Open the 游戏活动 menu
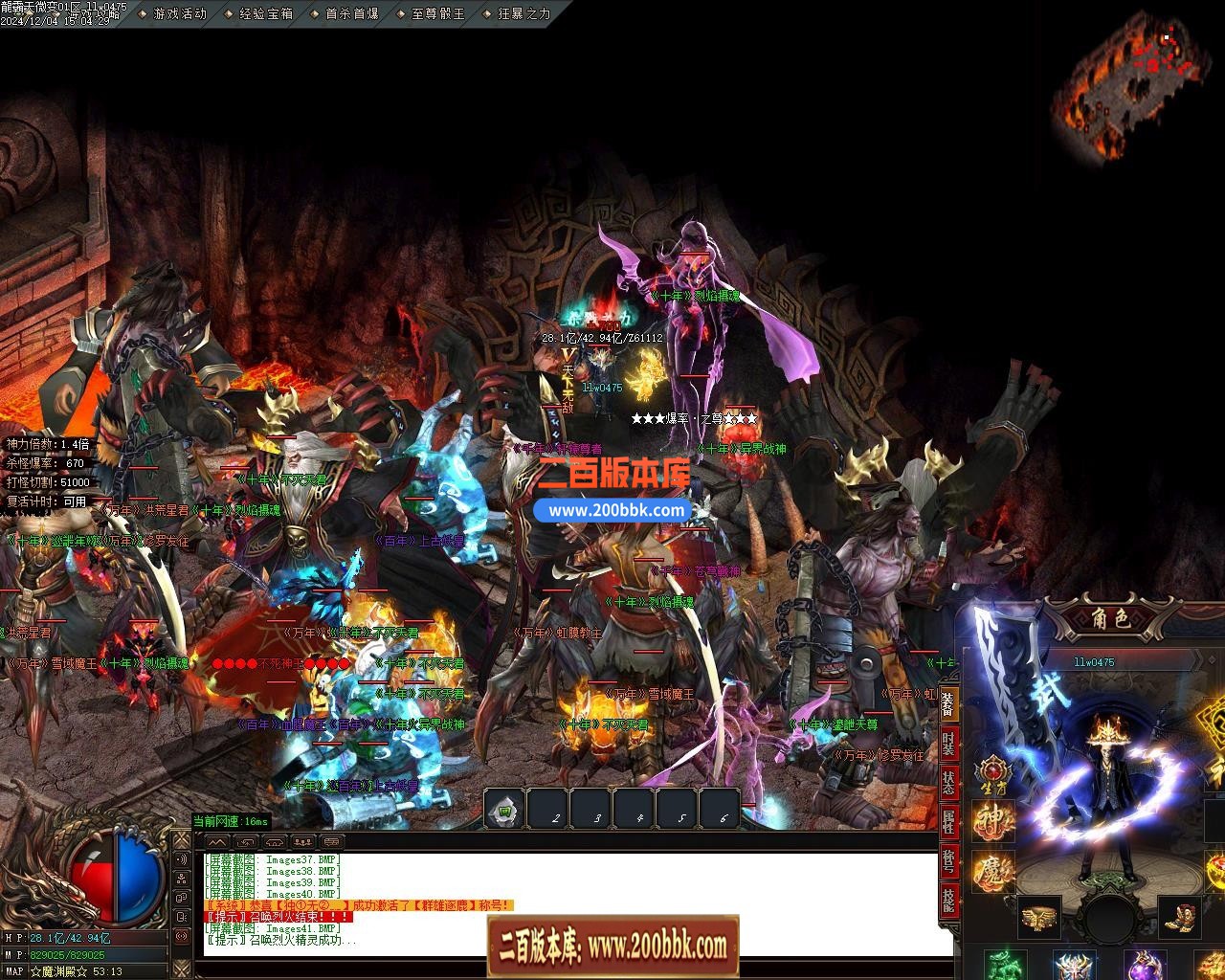Image resolution: width=1225 pixels, height=980 pixels. pos(178,13)
